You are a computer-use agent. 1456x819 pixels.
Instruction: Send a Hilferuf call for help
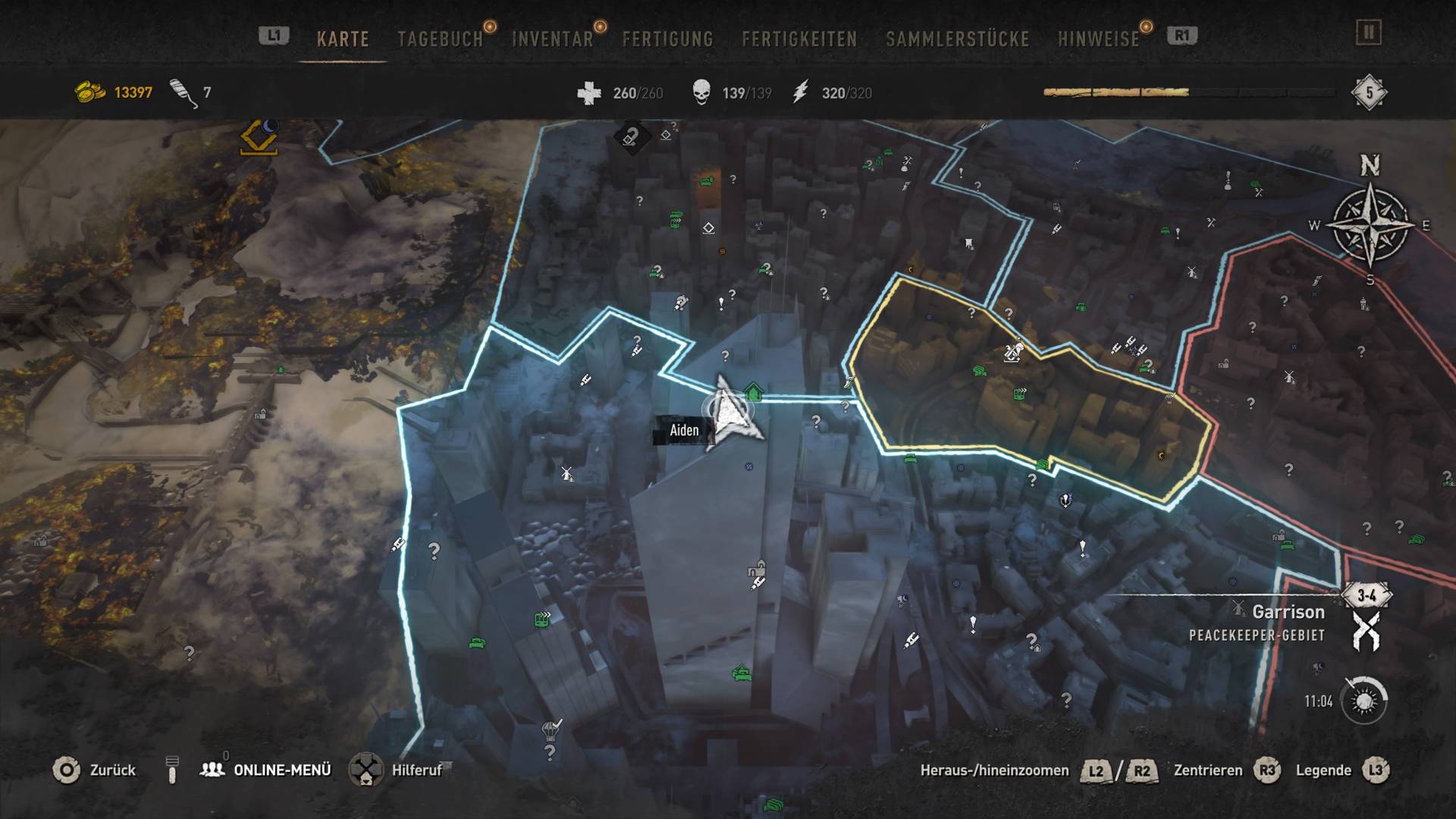click(416, 770)
